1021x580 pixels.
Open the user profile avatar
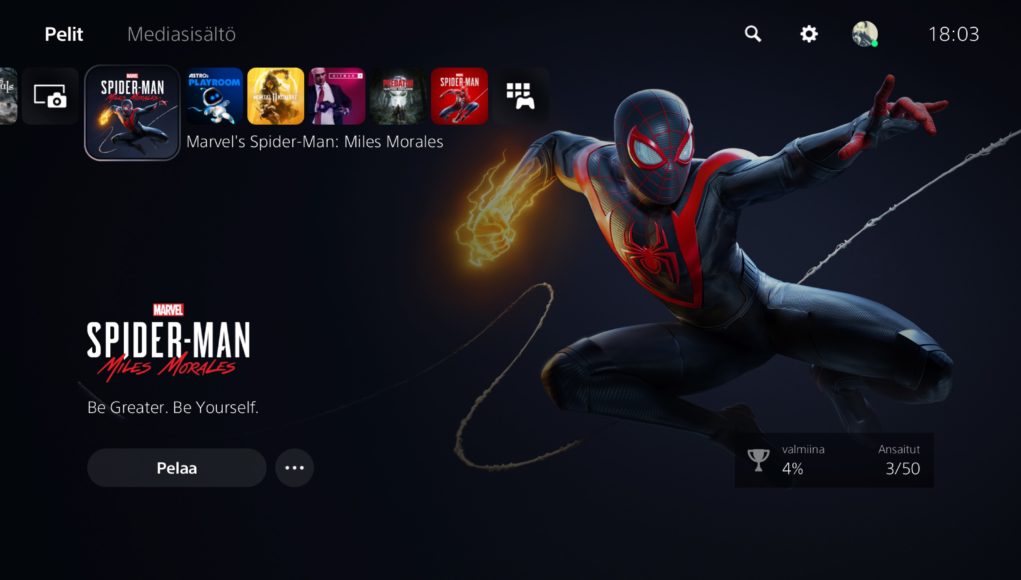click(x=865, y=34)
